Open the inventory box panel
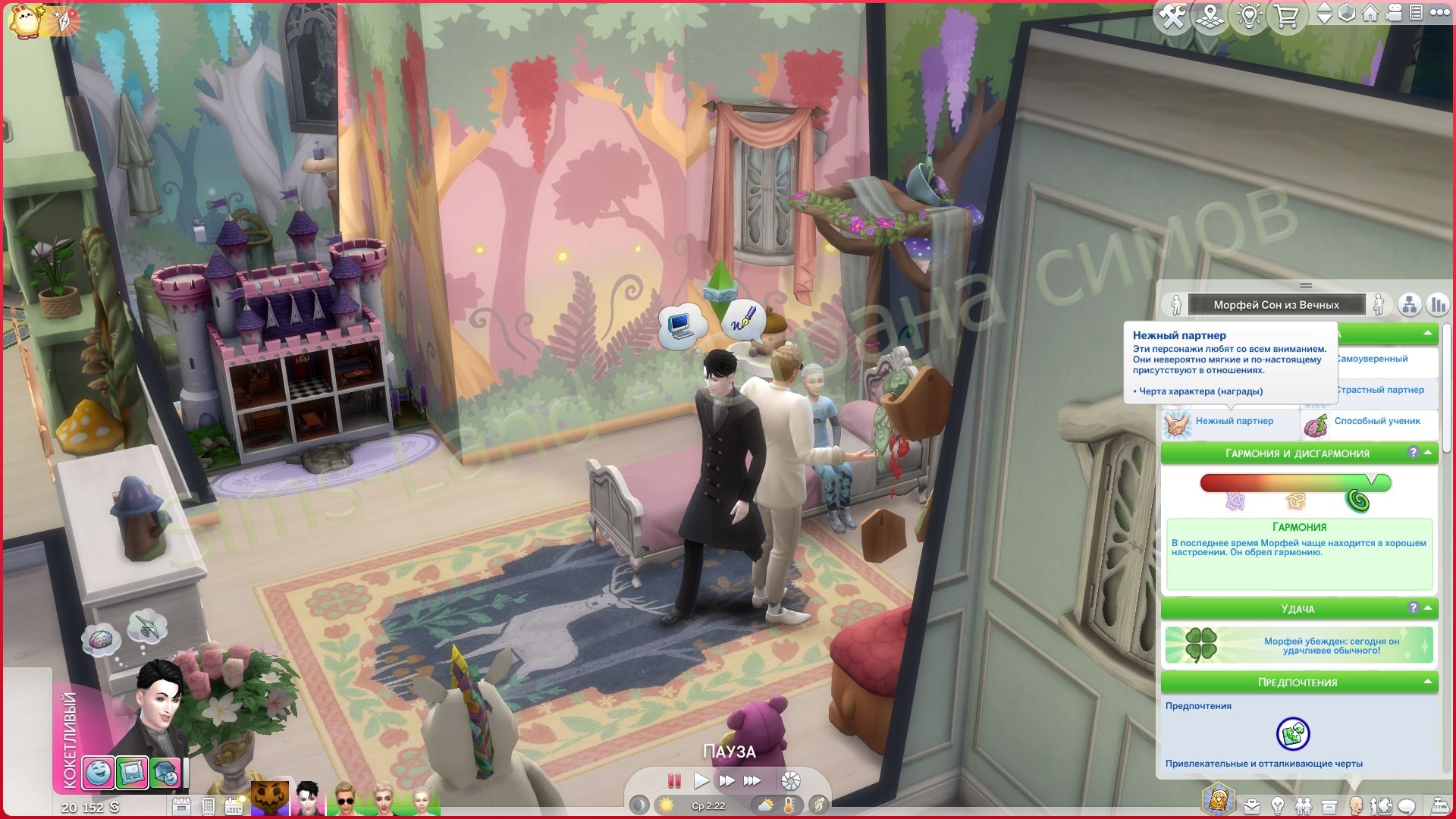Screen dimensions: 1456x819 click(1329, 805)
